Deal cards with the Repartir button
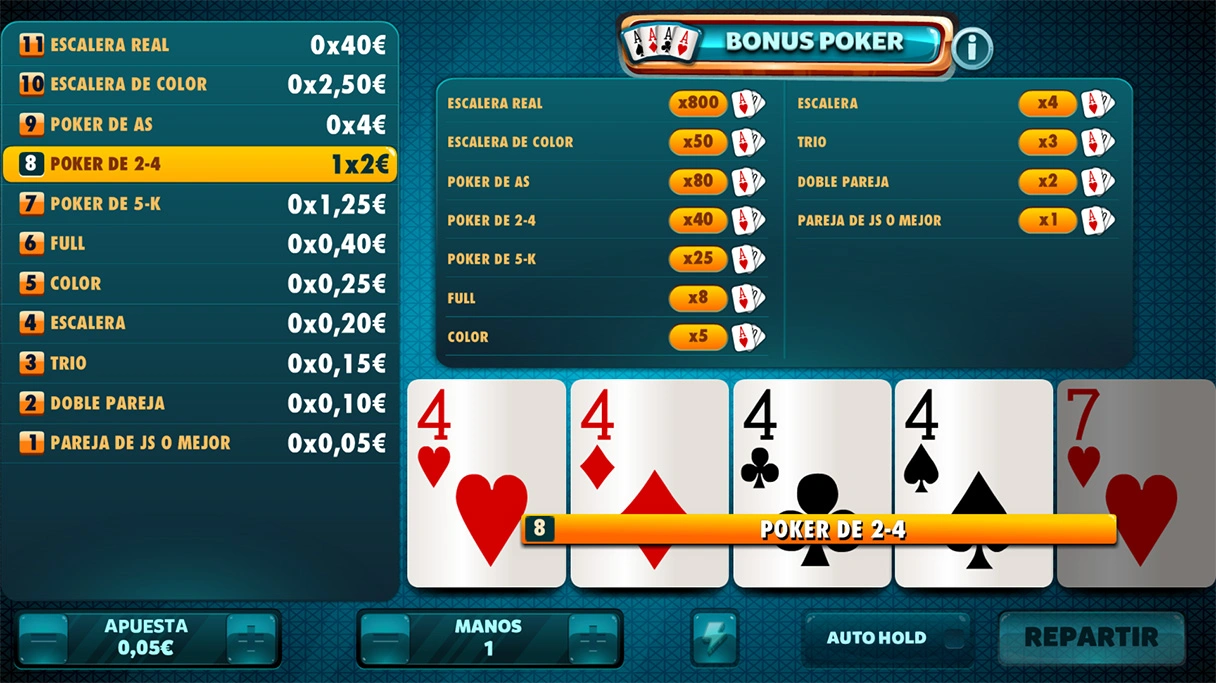Image resolution: width=1216 pixels, height=683 pixels. tap(1091, 637)
